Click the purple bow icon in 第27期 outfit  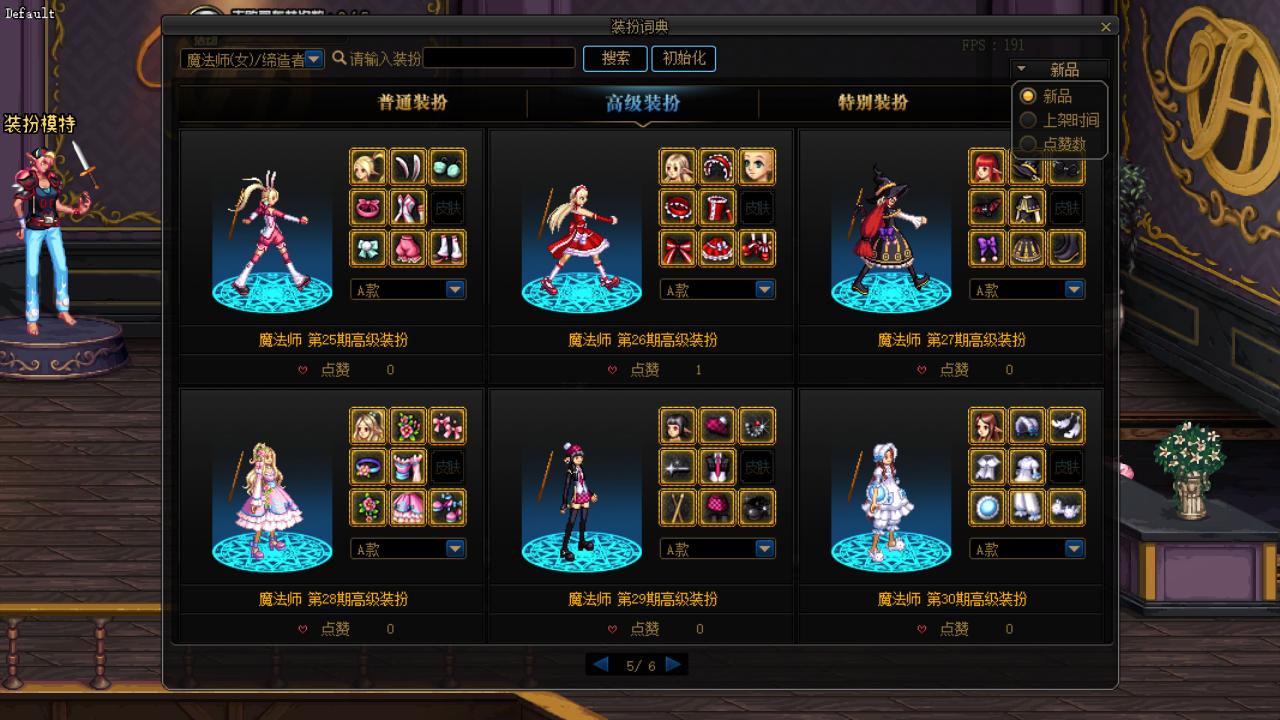coord(987,248)
